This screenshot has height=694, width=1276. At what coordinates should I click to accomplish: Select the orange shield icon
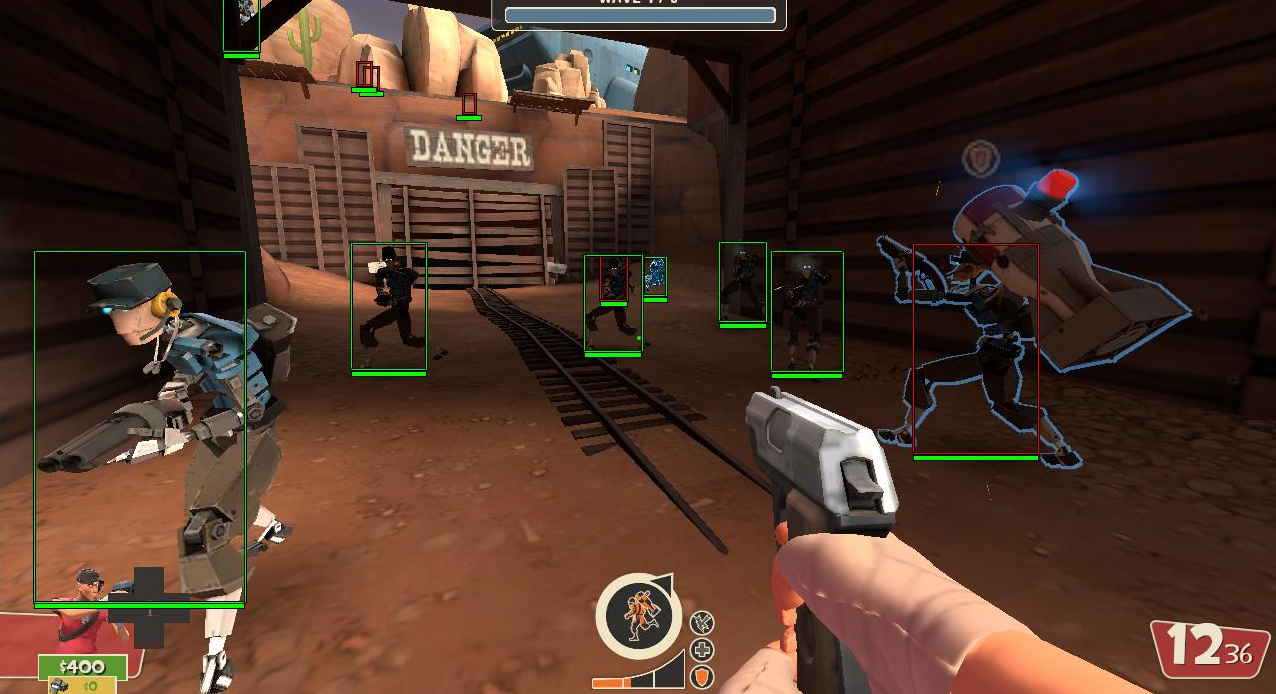[x=703, y=677]
